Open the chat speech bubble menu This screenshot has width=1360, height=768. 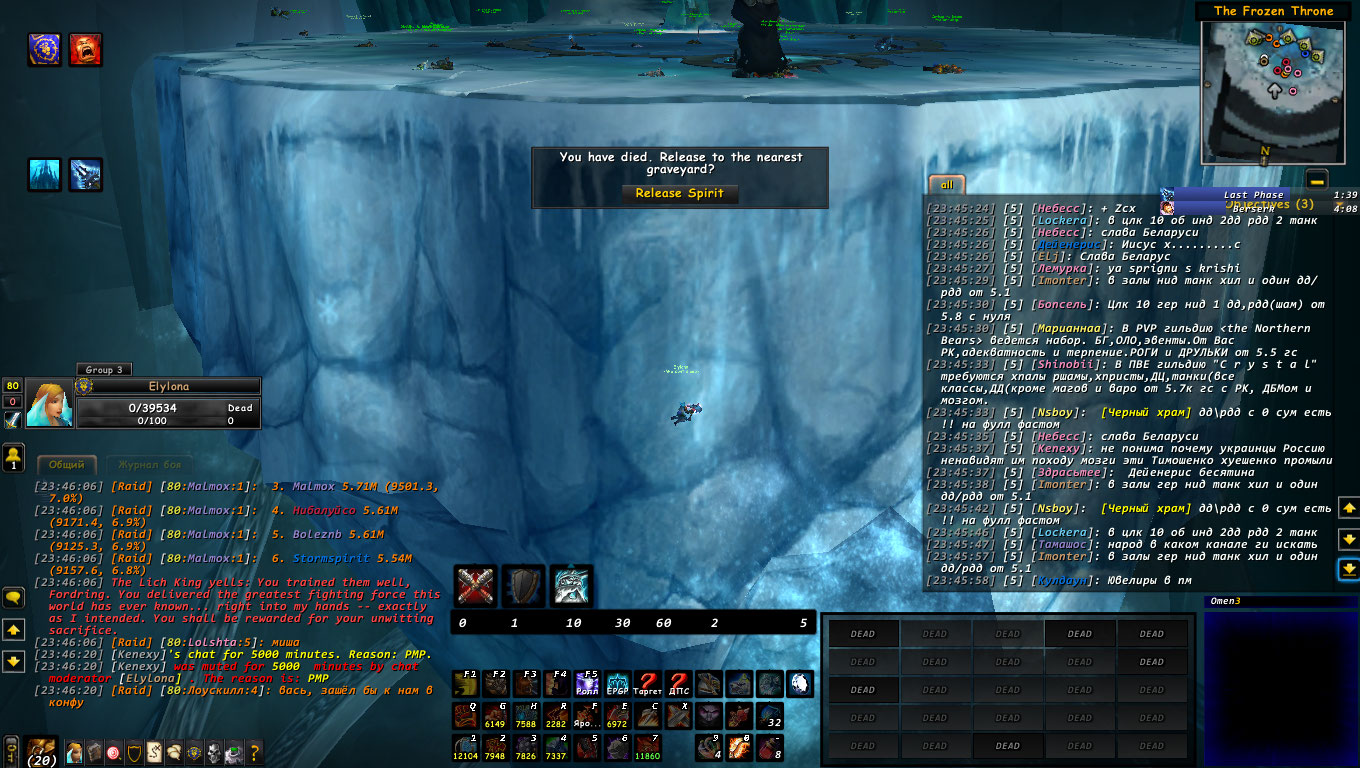13,597
